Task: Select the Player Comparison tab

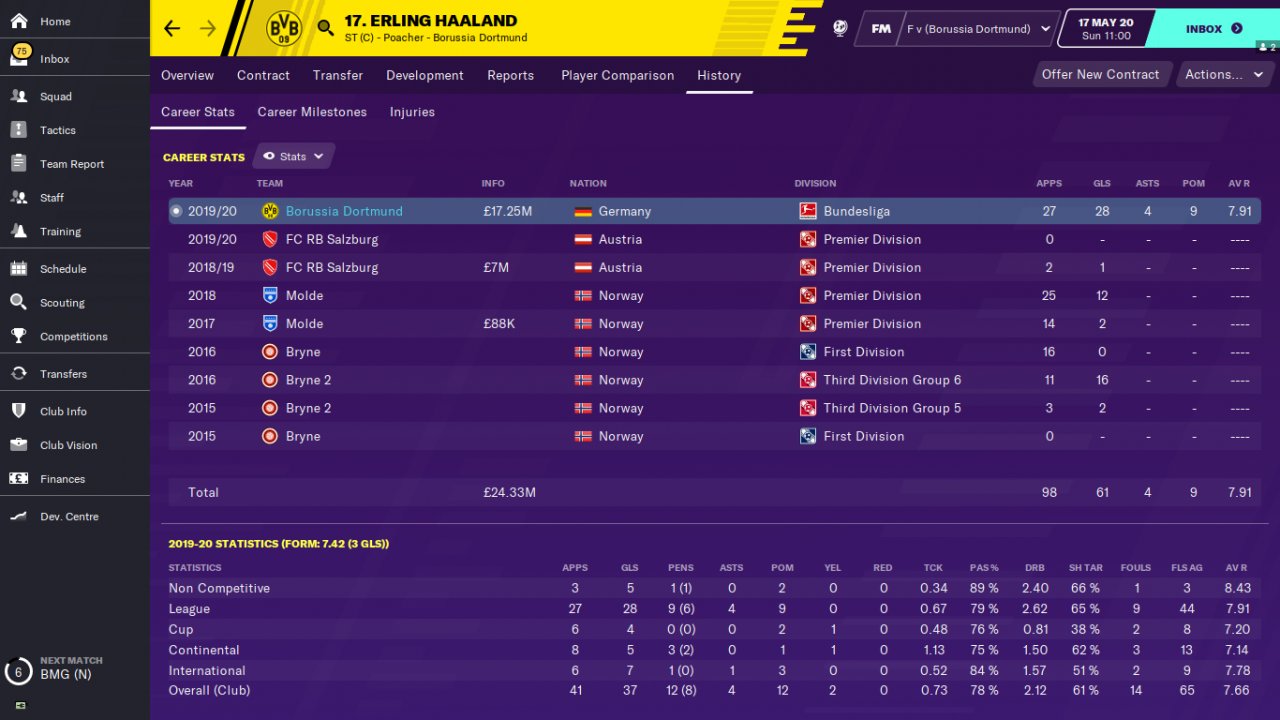Action: point(617,75)
